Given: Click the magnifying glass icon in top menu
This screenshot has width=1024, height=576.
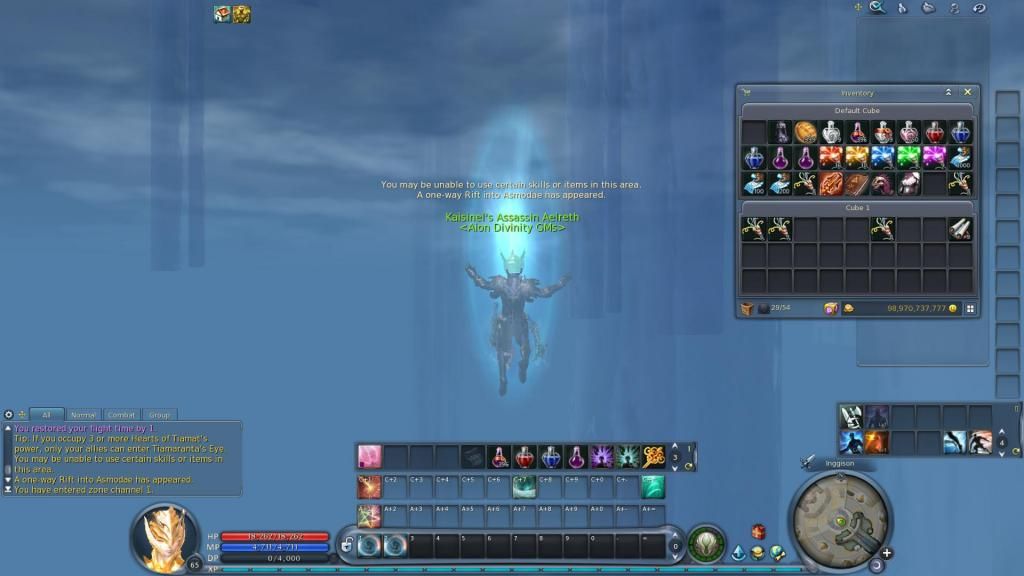Looking at the screenshot, I should click(x=877, y=8).
